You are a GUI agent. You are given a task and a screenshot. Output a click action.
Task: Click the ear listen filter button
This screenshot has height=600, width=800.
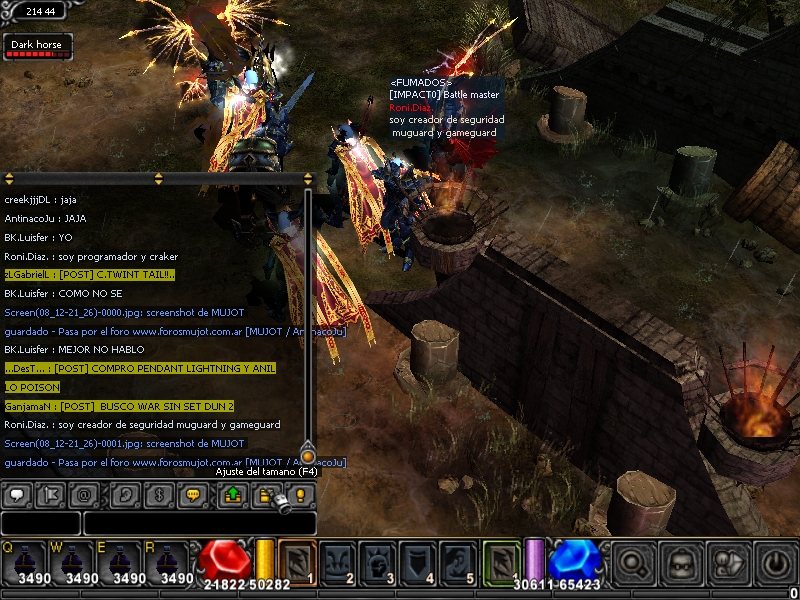(124, 495)
